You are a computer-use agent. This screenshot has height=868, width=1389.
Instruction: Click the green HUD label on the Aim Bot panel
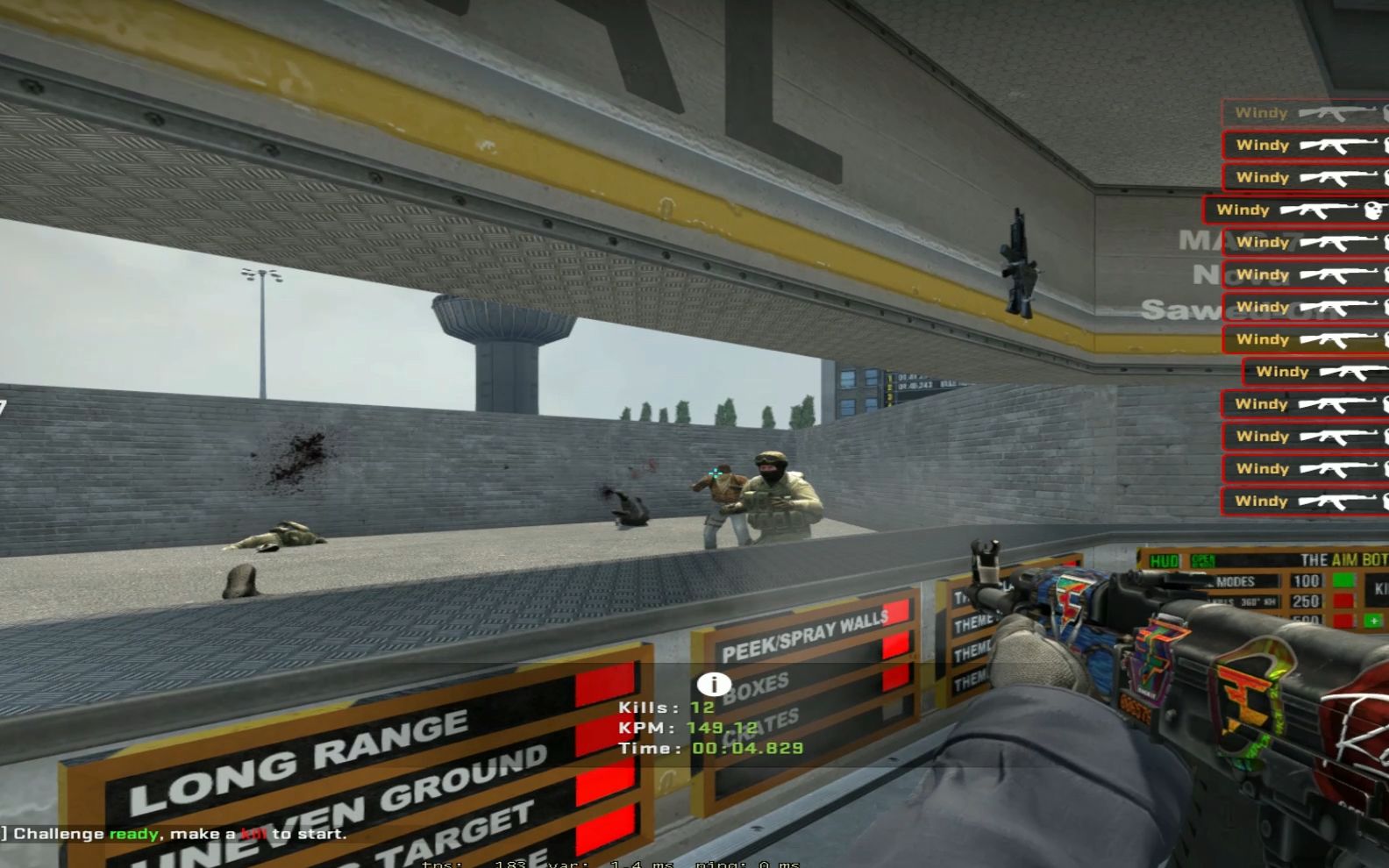point(1162,560)
